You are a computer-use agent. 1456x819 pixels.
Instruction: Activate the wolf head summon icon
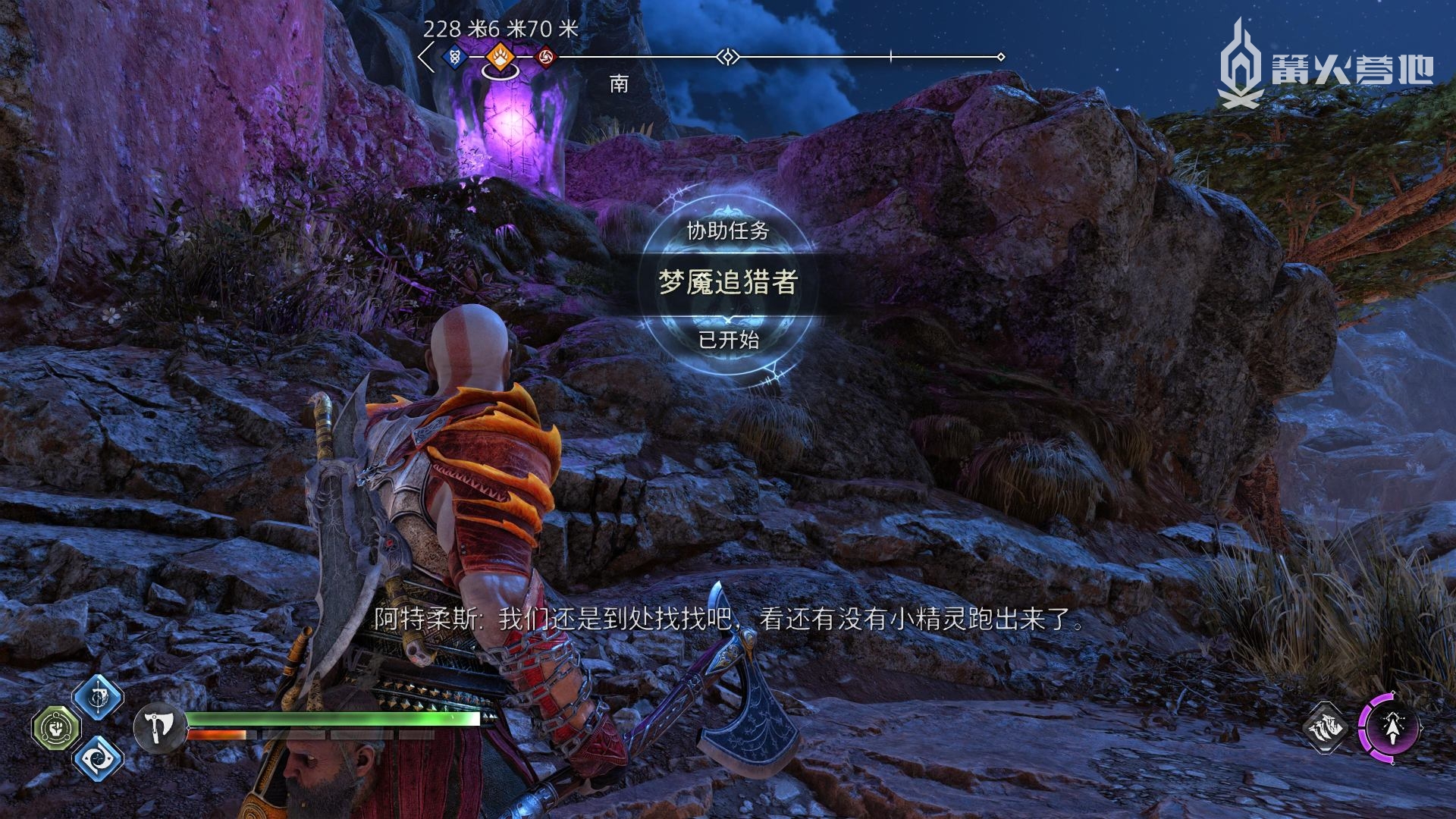pos(1325,728)
